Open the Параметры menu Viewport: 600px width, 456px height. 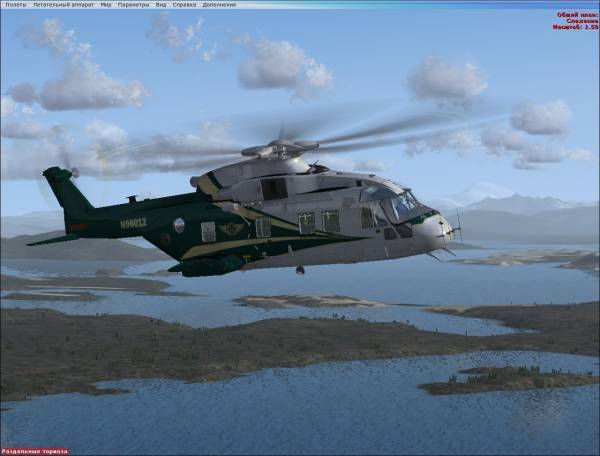point(133,4)
